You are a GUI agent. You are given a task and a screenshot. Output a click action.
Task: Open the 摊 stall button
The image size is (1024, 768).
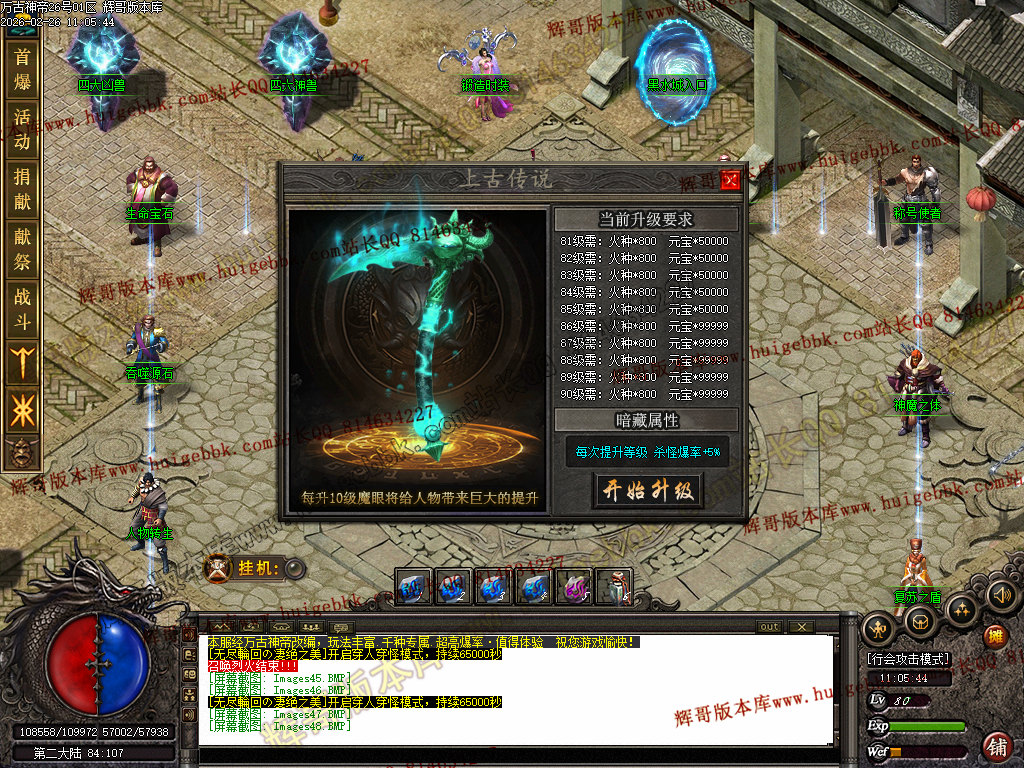click(995, 636)
